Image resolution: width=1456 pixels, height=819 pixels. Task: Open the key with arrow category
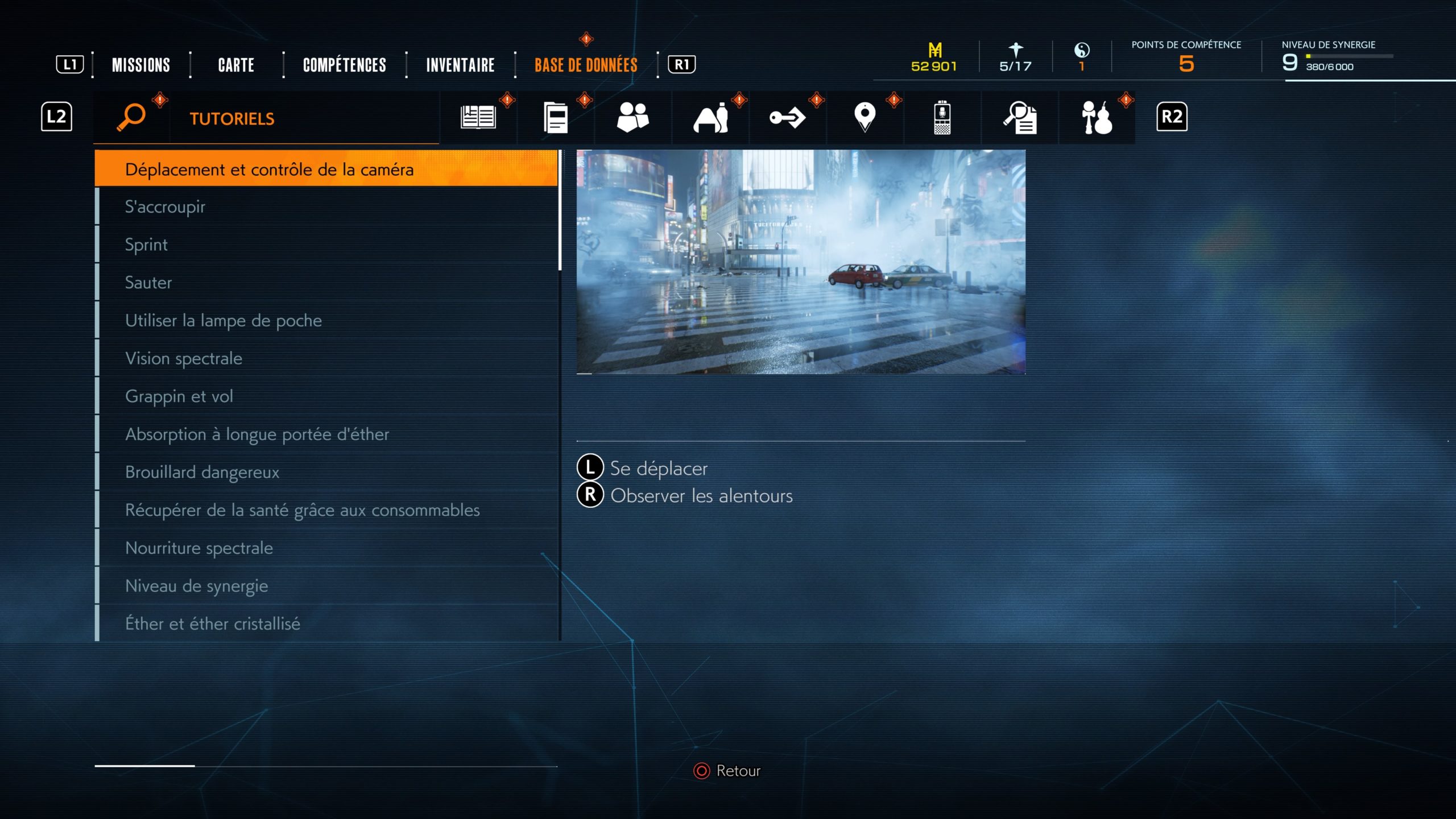pyautogui.click(x=787, y=117)
